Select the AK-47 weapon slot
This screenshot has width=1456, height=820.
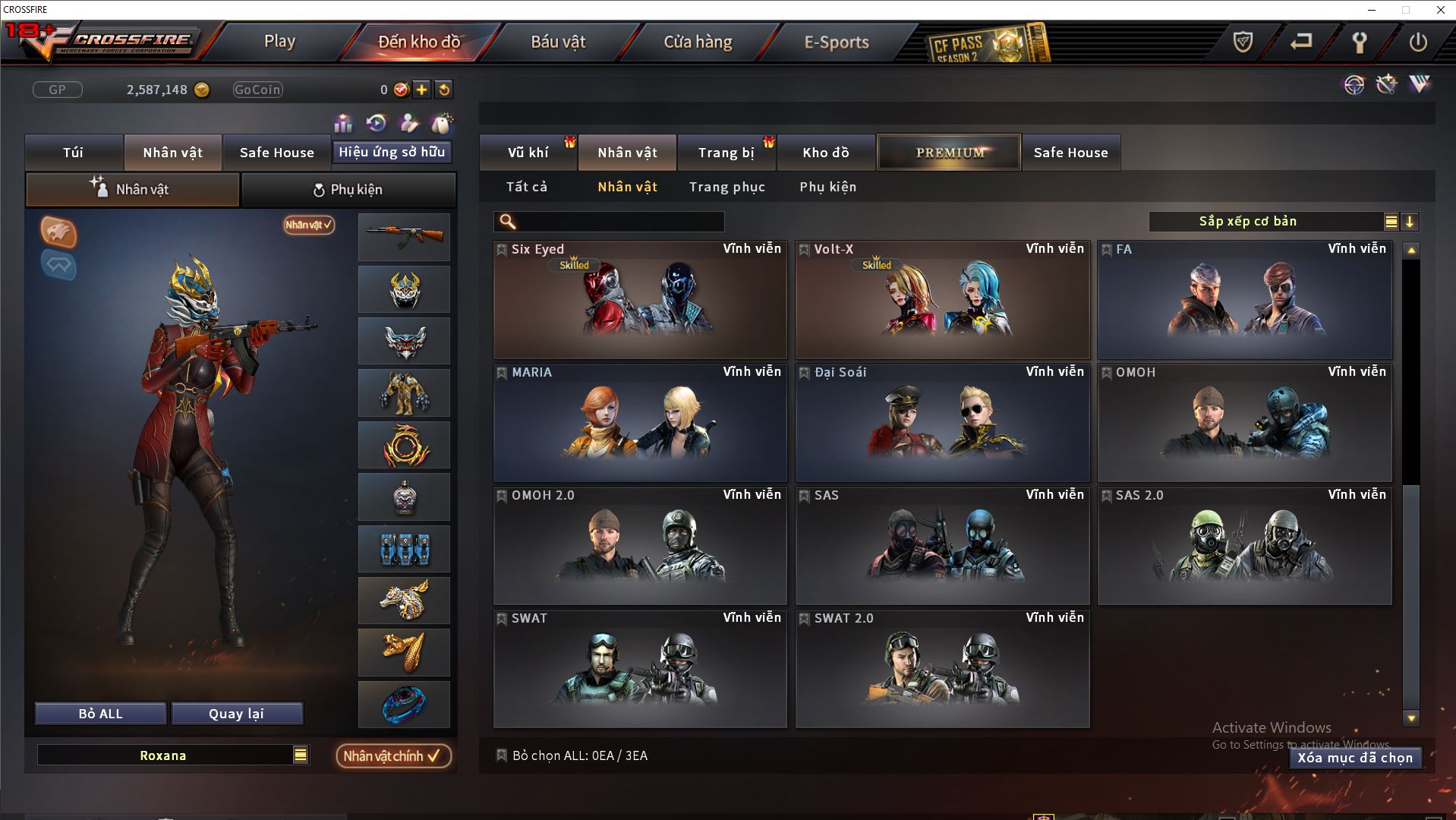click(x=404, y=237)
